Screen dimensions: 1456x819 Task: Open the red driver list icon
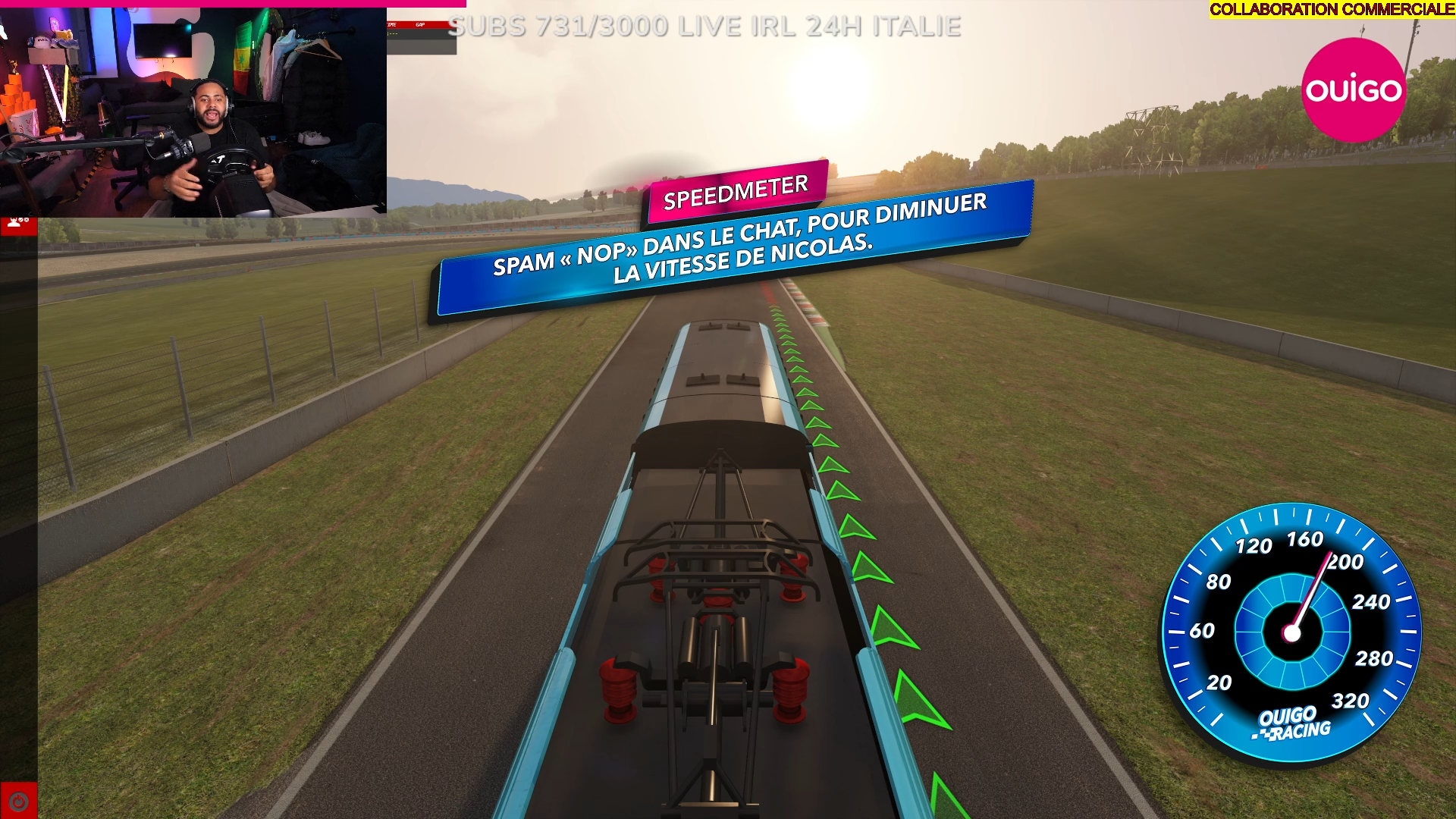18,225
